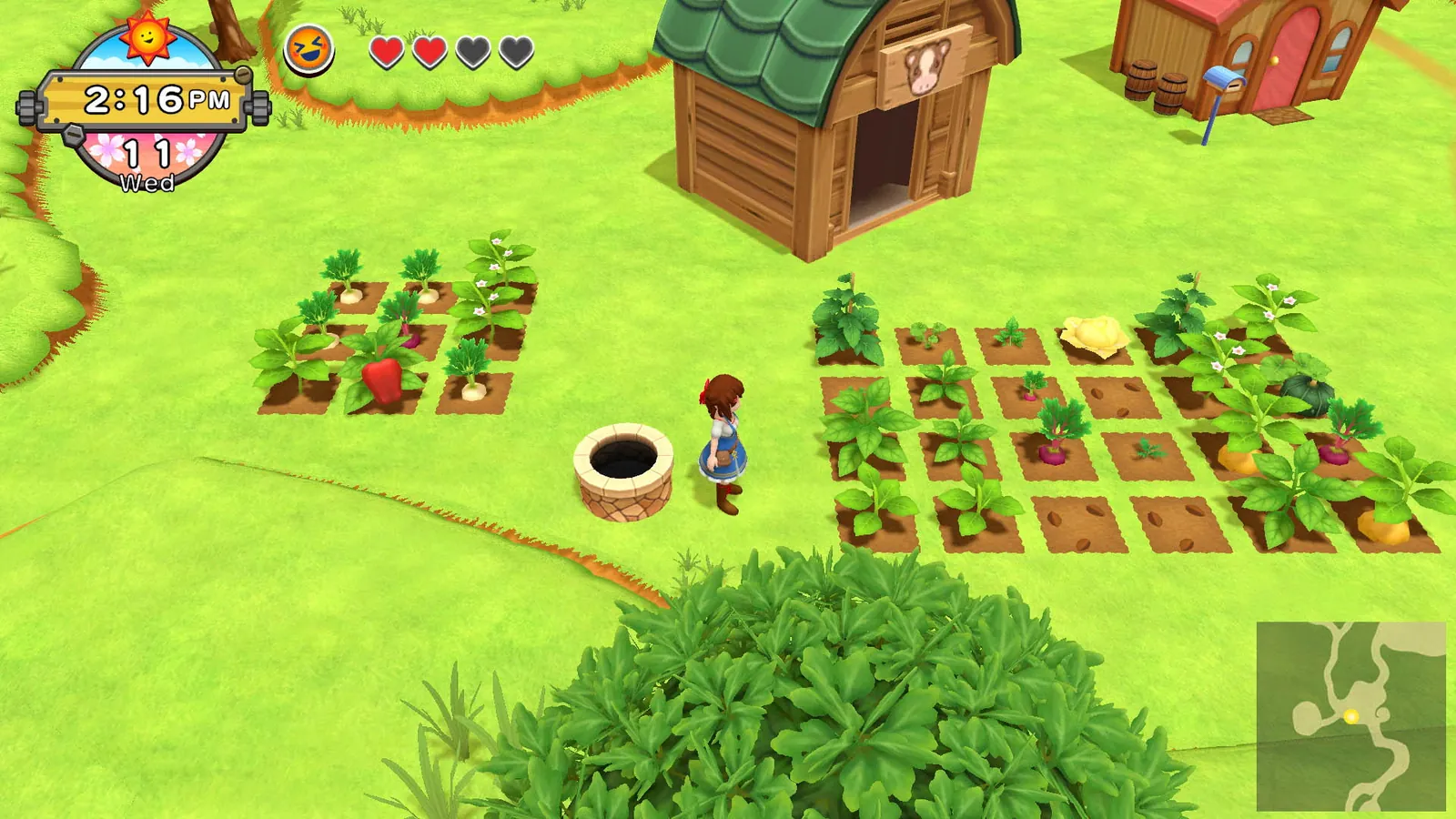
Task: Click the stone well near the character
Action: 623,469
